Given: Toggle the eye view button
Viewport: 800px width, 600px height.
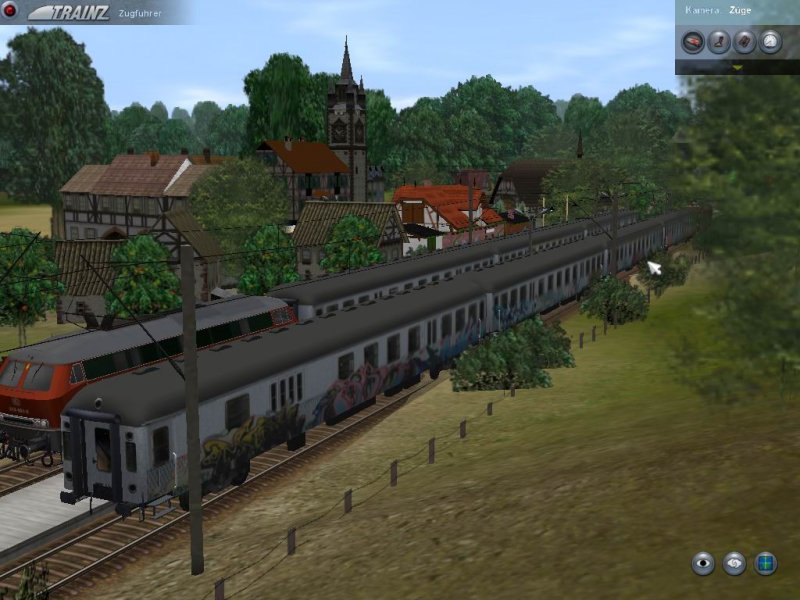Looking at the screenshot, I should [x=703, y=563].
